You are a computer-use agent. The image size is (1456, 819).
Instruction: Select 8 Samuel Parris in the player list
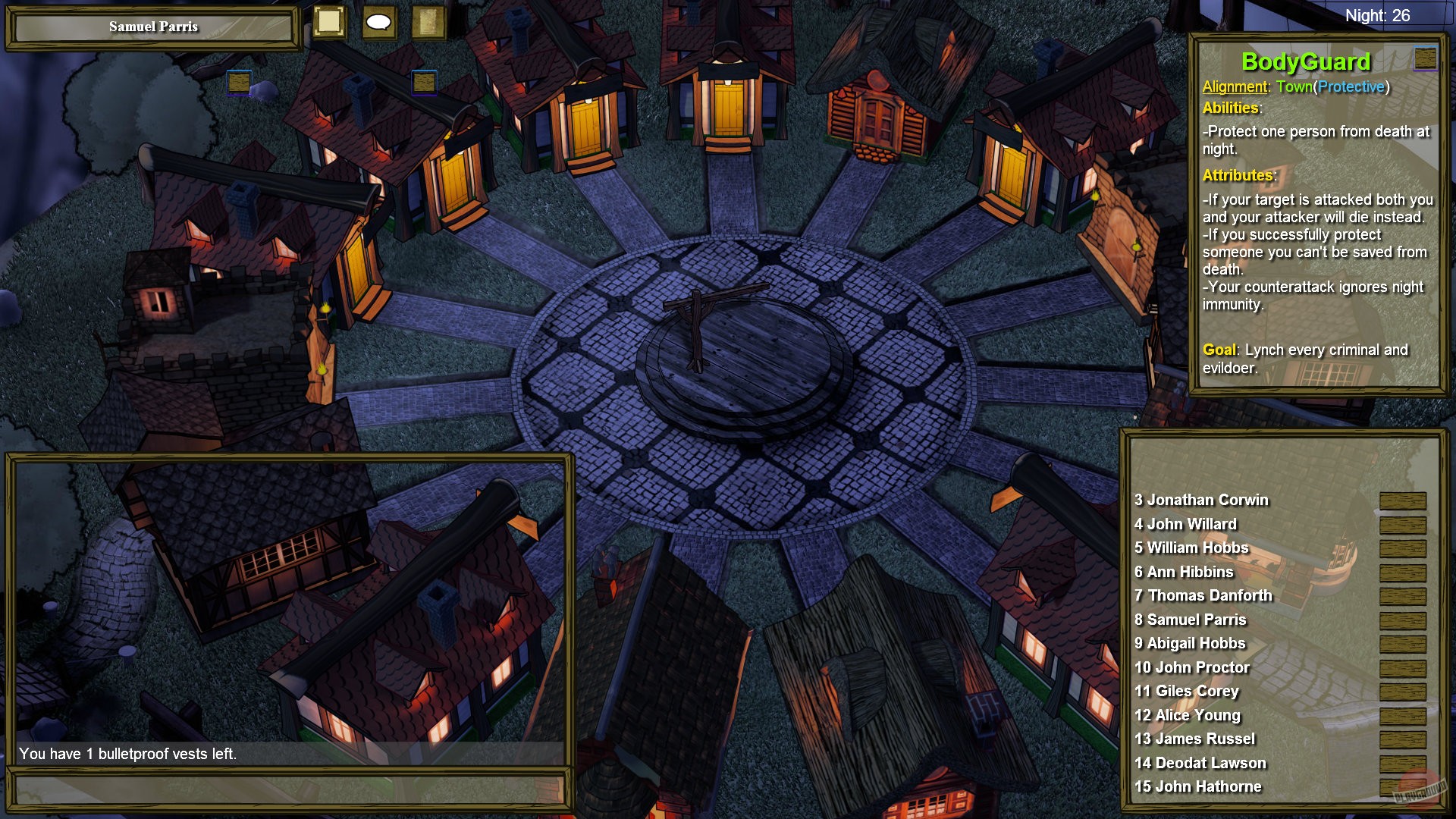click(x=1191, y=619)
